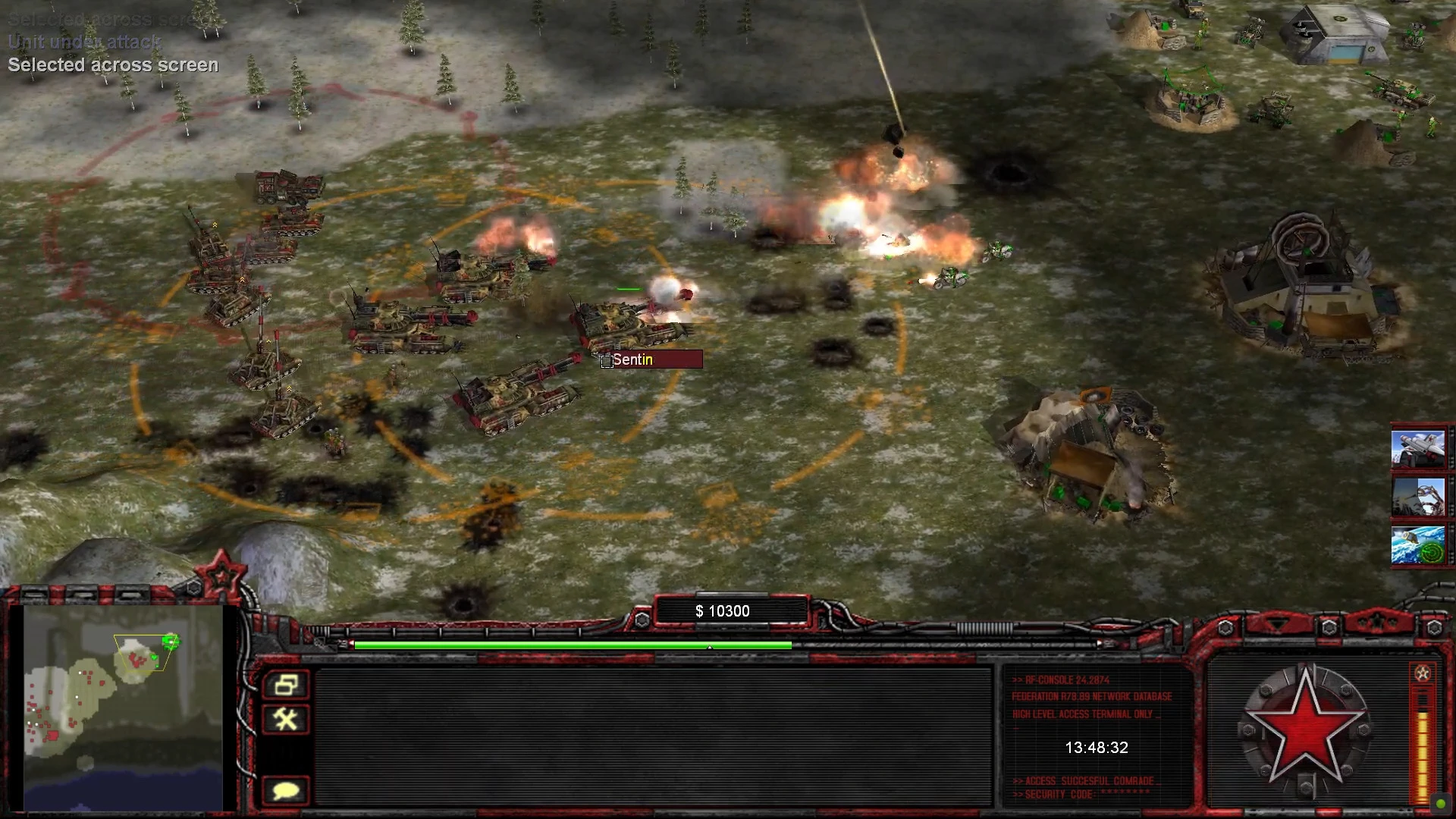Viewport: 1456px width, 819px height.
Task: Click the battlefield minimap
Action: coord(123,707)
